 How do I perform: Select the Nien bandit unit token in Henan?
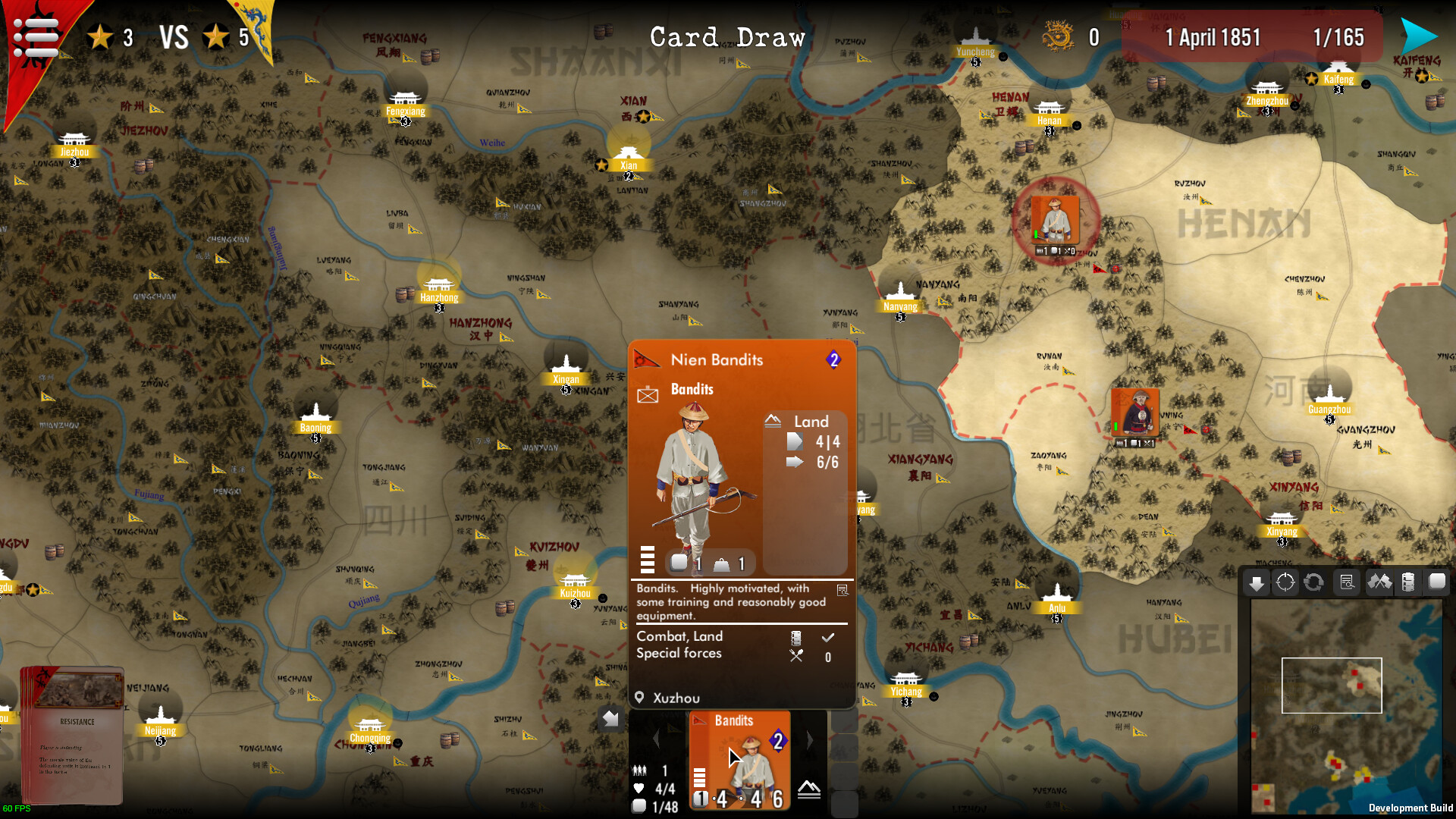point(1055,221)
